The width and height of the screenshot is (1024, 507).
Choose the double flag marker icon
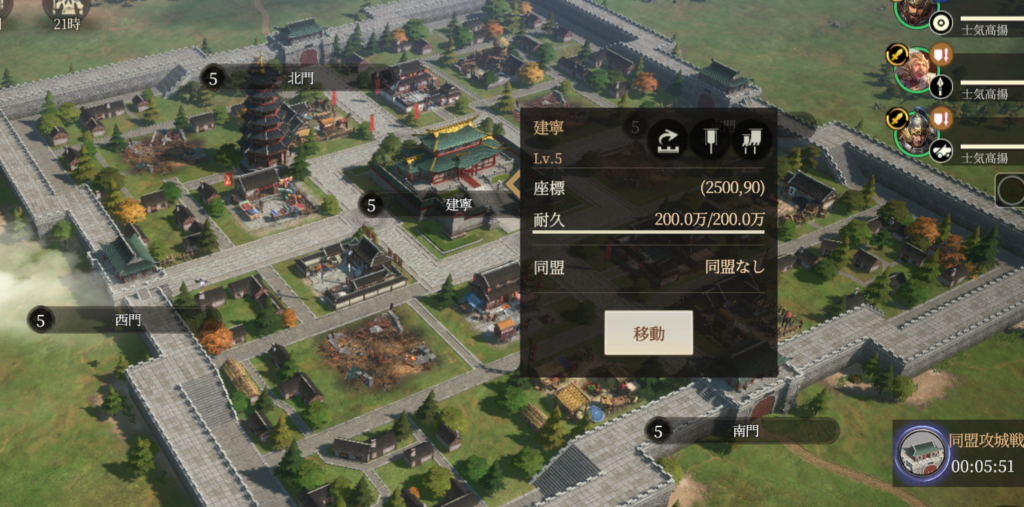click(x=751, y=141)
